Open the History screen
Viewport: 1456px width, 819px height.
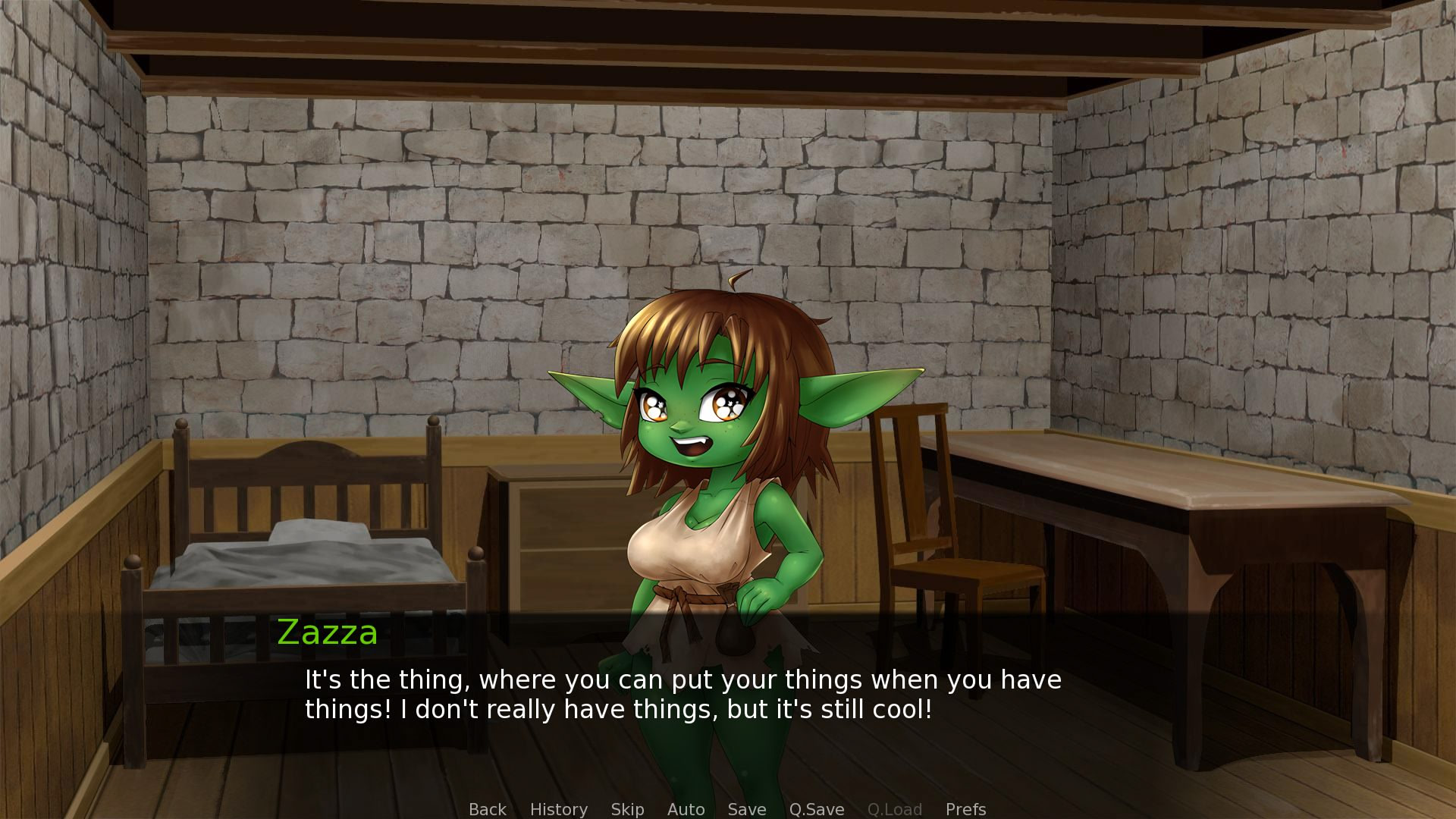coord(559,809)
